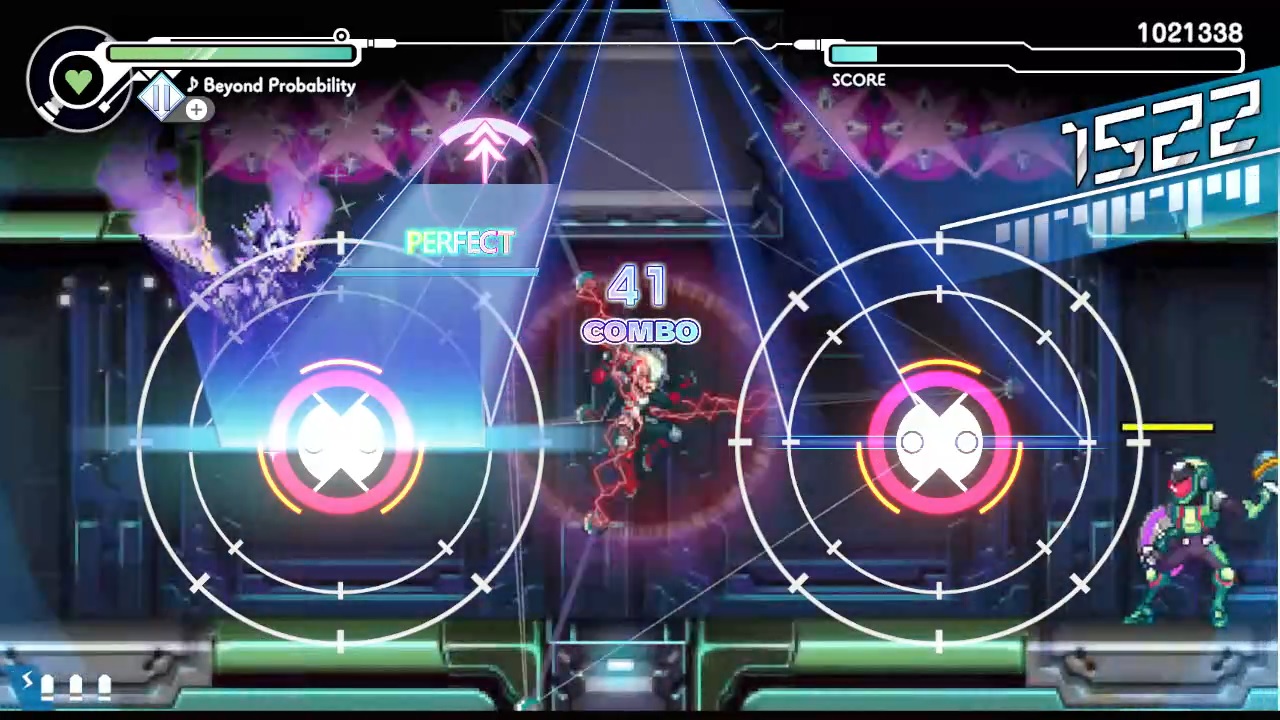This screenshot has height=720, width=1280.
Task: Select the third white charge bullet indicator
Action: click(x=105, y=684)
